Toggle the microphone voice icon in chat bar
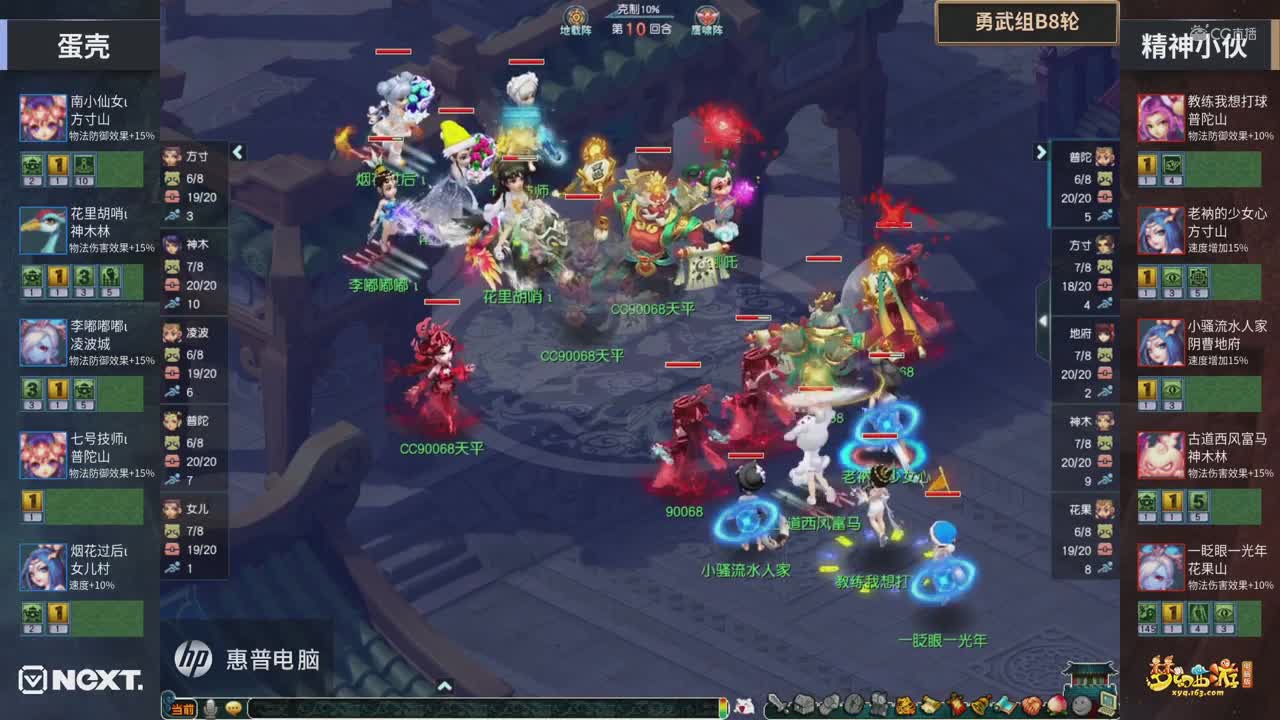The image size is (1280, 720). pyautogui.click(x=211, y=707)
